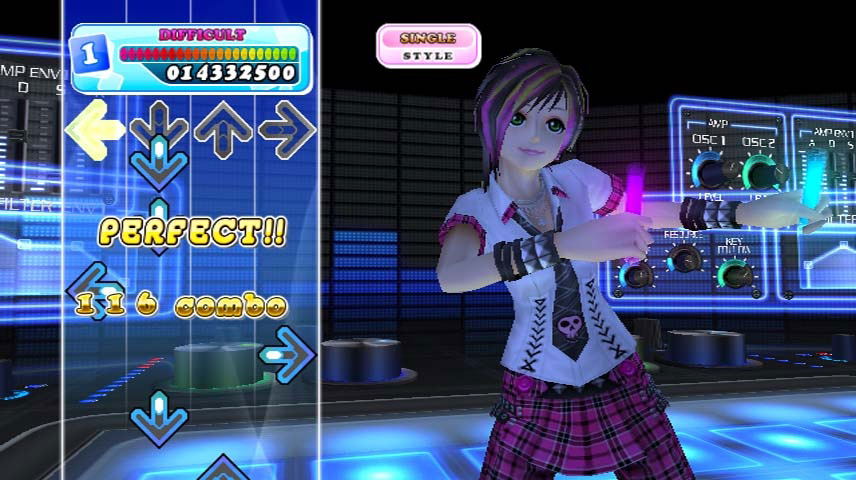Tap the right arrow step target
The image size is (856, 480).
287,128
